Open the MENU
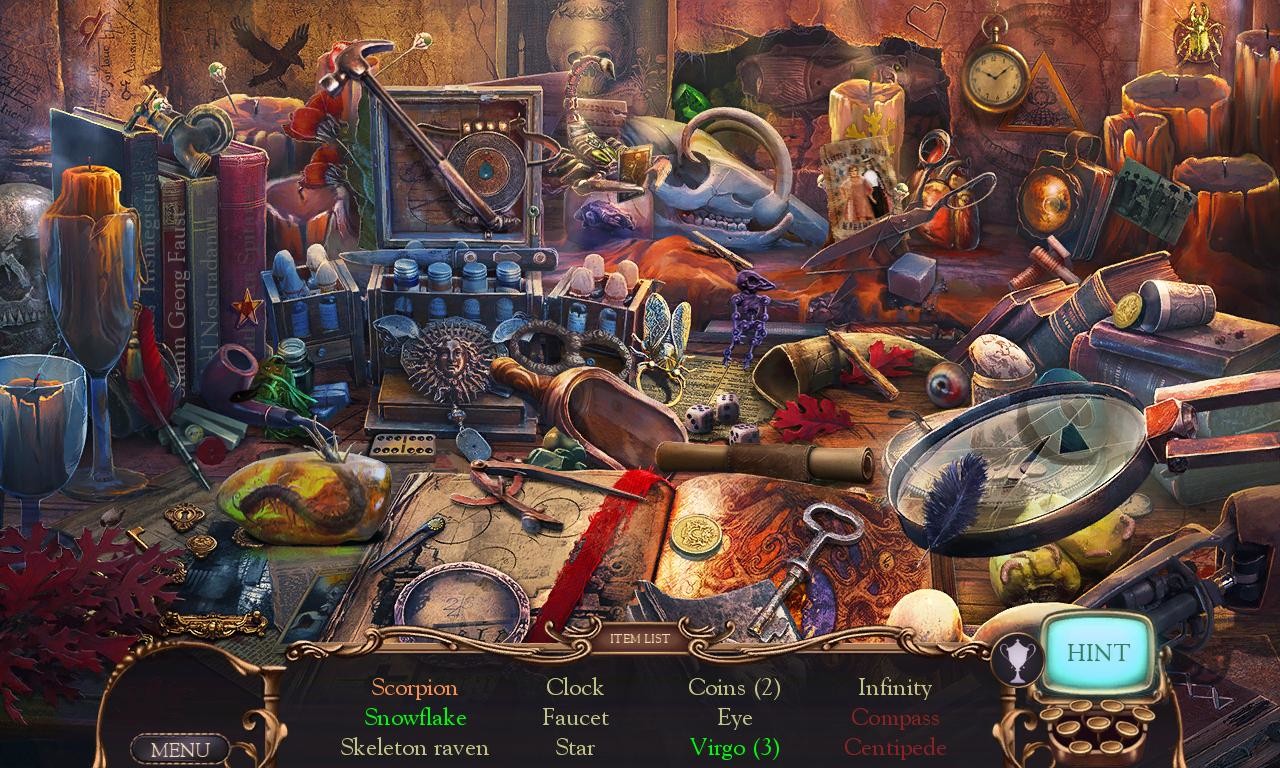Image resolution: width=1280 pixels, height=768 pixels. (x=180, y=748)
